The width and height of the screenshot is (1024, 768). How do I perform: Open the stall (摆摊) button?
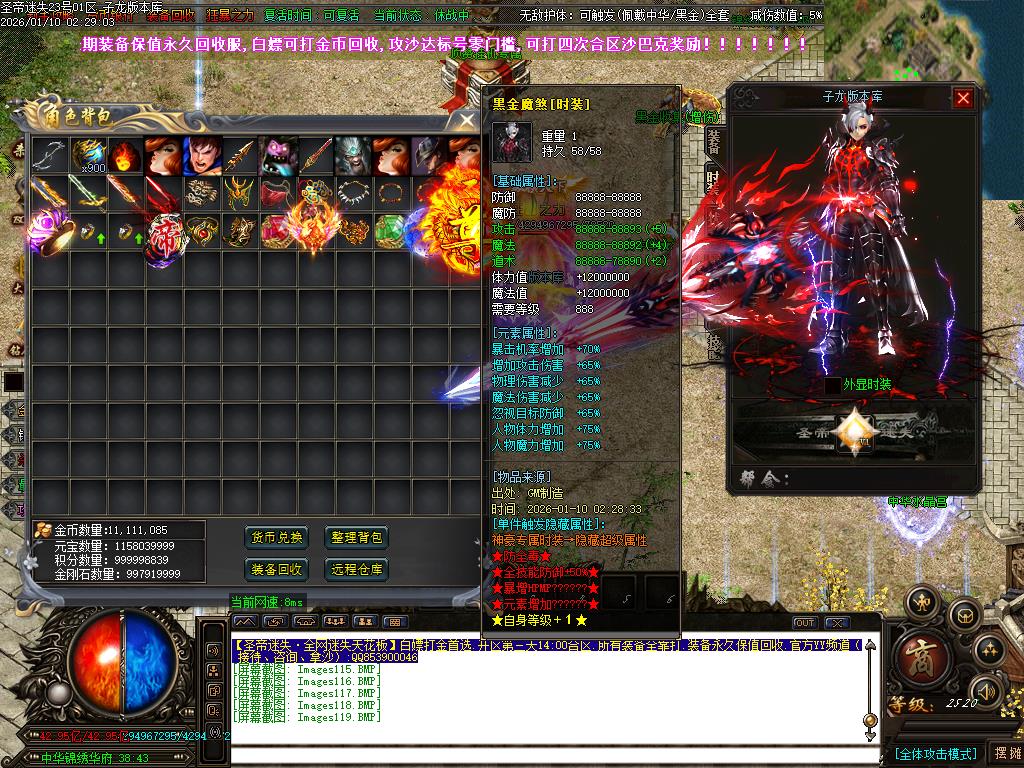click(x=1005, y=753)
